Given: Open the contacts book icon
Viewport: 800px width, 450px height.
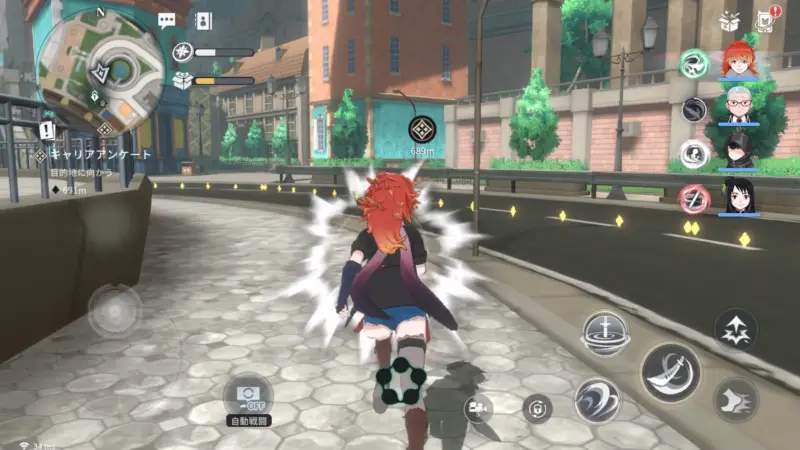Looking at the screenshot, I should (x=203, y=20).
